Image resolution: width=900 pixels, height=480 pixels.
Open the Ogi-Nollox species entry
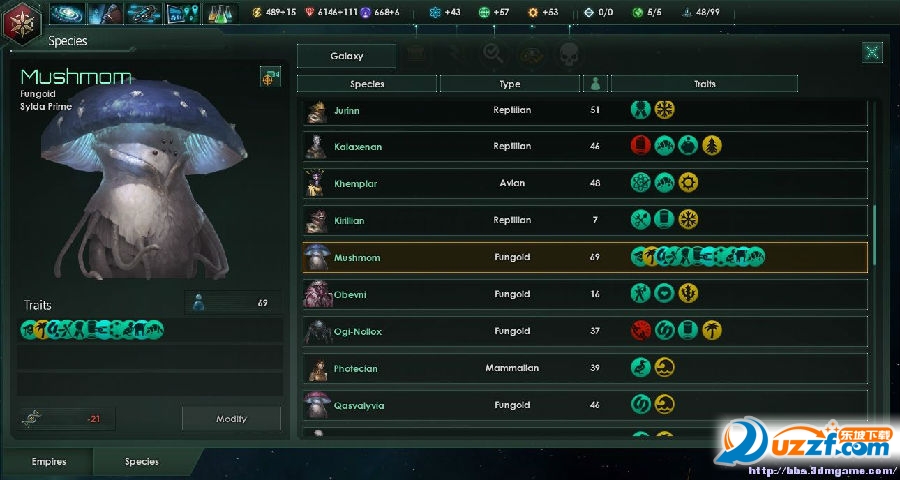[584, 332]
